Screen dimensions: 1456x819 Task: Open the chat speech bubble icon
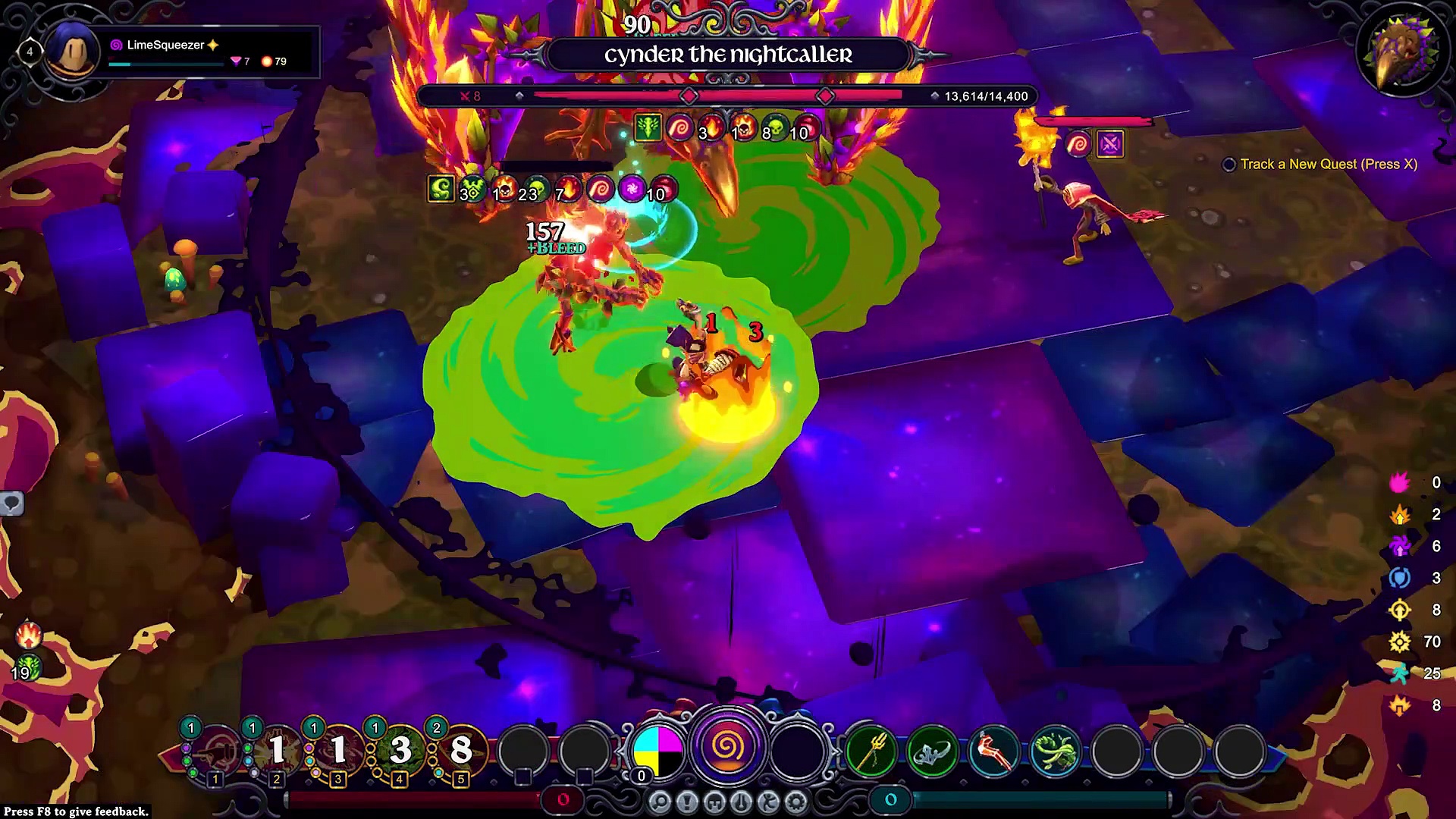click(x=12, y=504)
